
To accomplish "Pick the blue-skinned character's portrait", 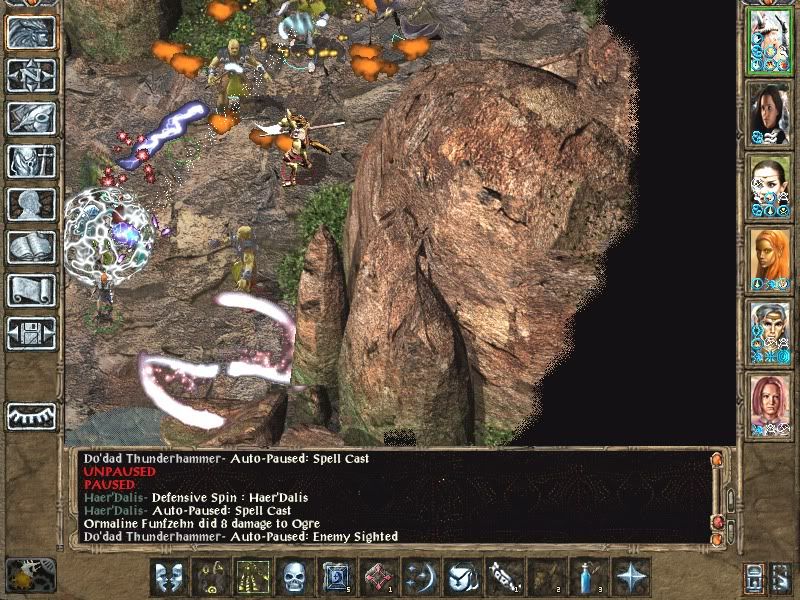I will [770, 333].
